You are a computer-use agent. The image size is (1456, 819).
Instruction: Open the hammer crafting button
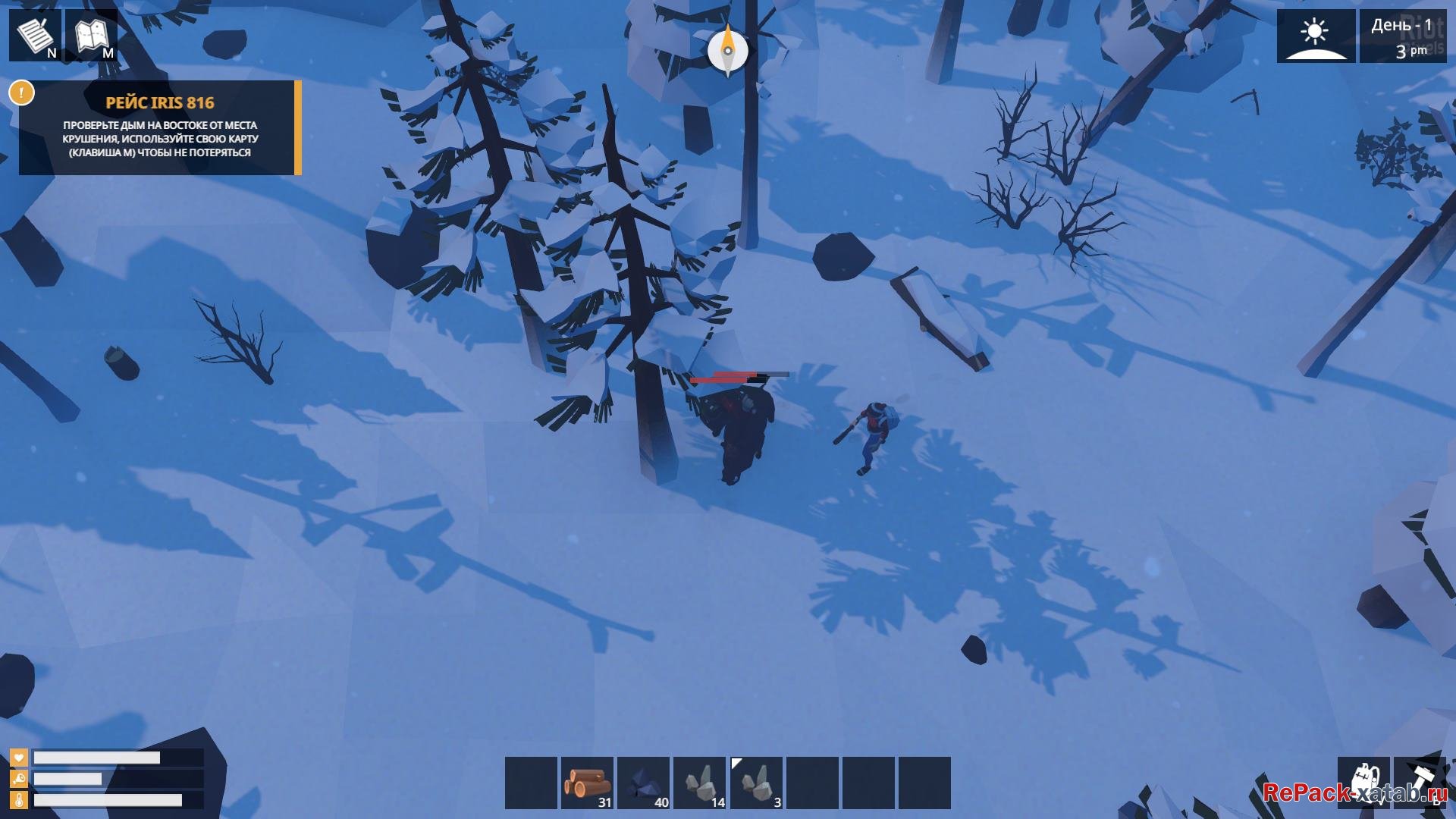coord(1420,783)
